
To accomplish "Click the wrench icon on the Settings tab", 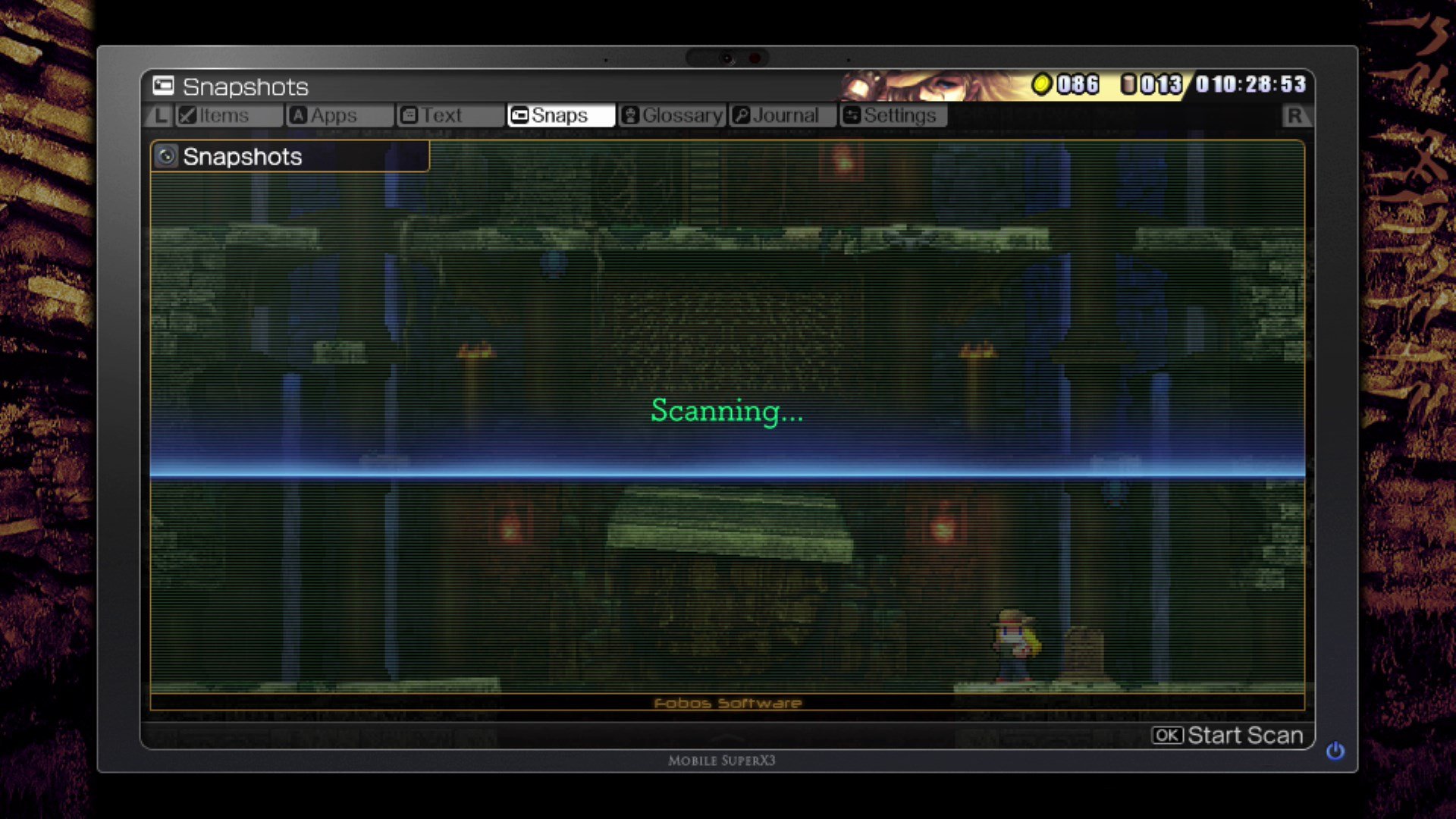I will [851, 115].
